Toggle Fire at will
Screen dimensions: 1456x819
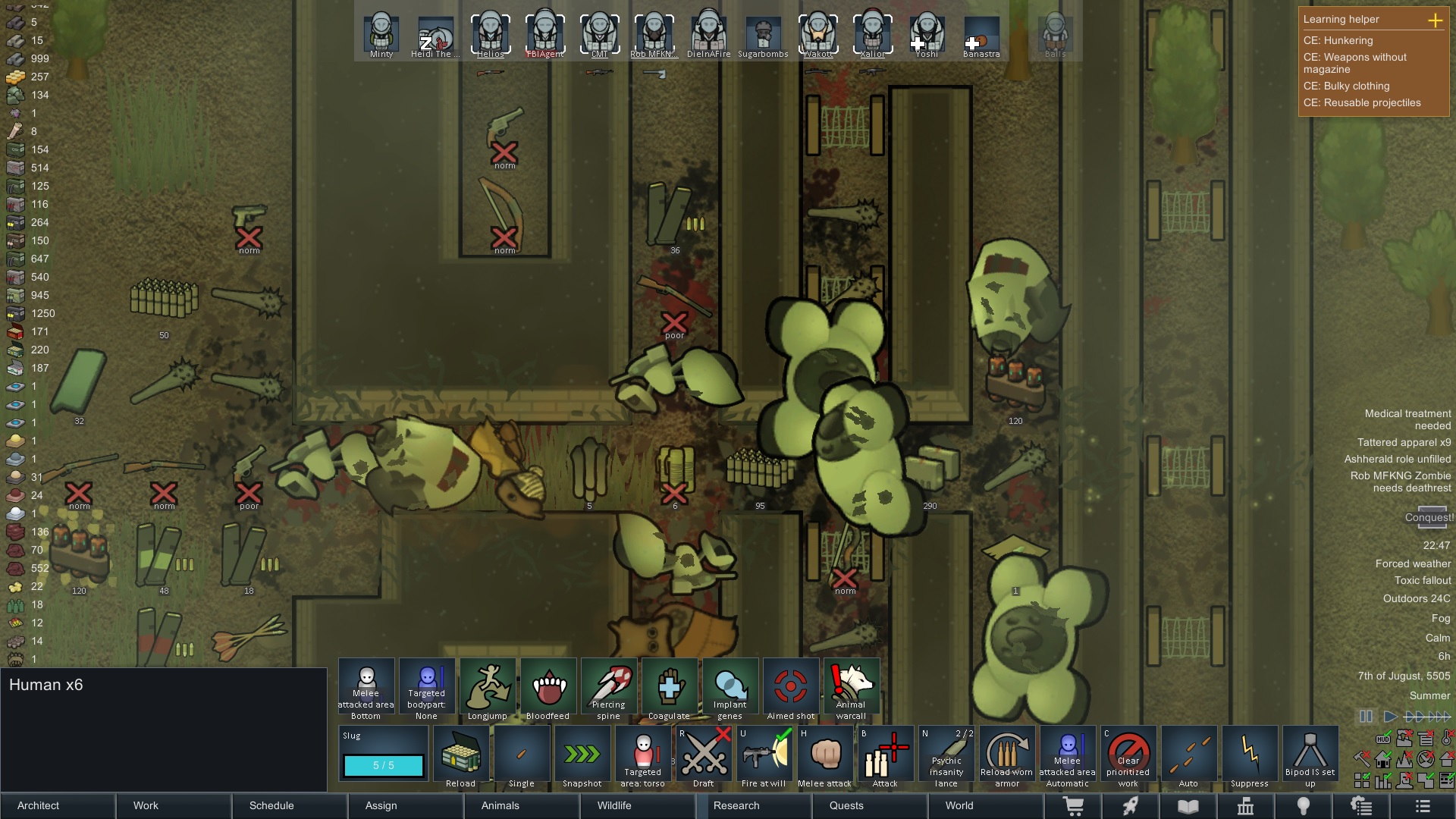(764, 755)
